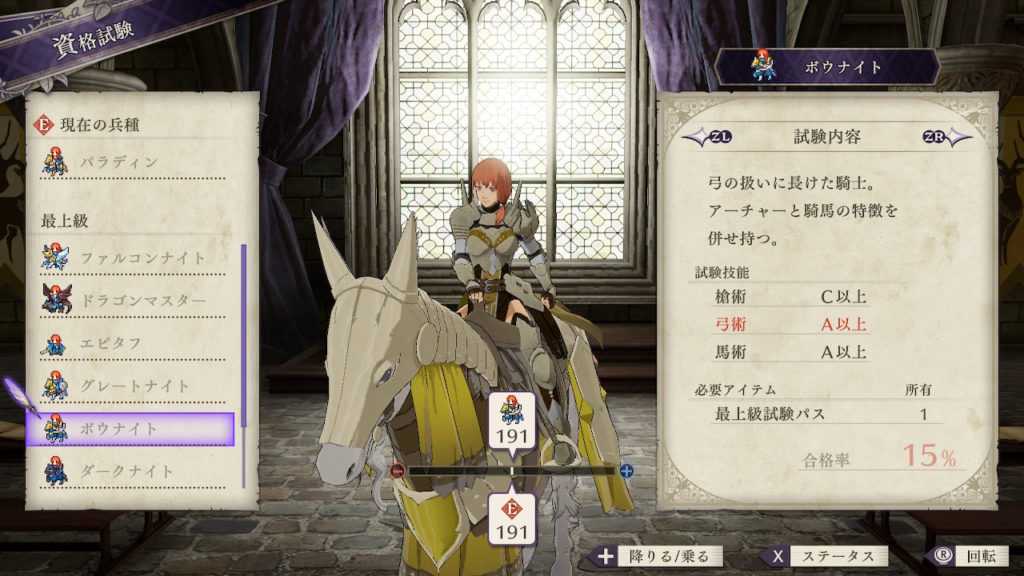Select the highlighted ボウナイト entry
This screenshot has width=1024, height=576.
(x=138, y=429)
